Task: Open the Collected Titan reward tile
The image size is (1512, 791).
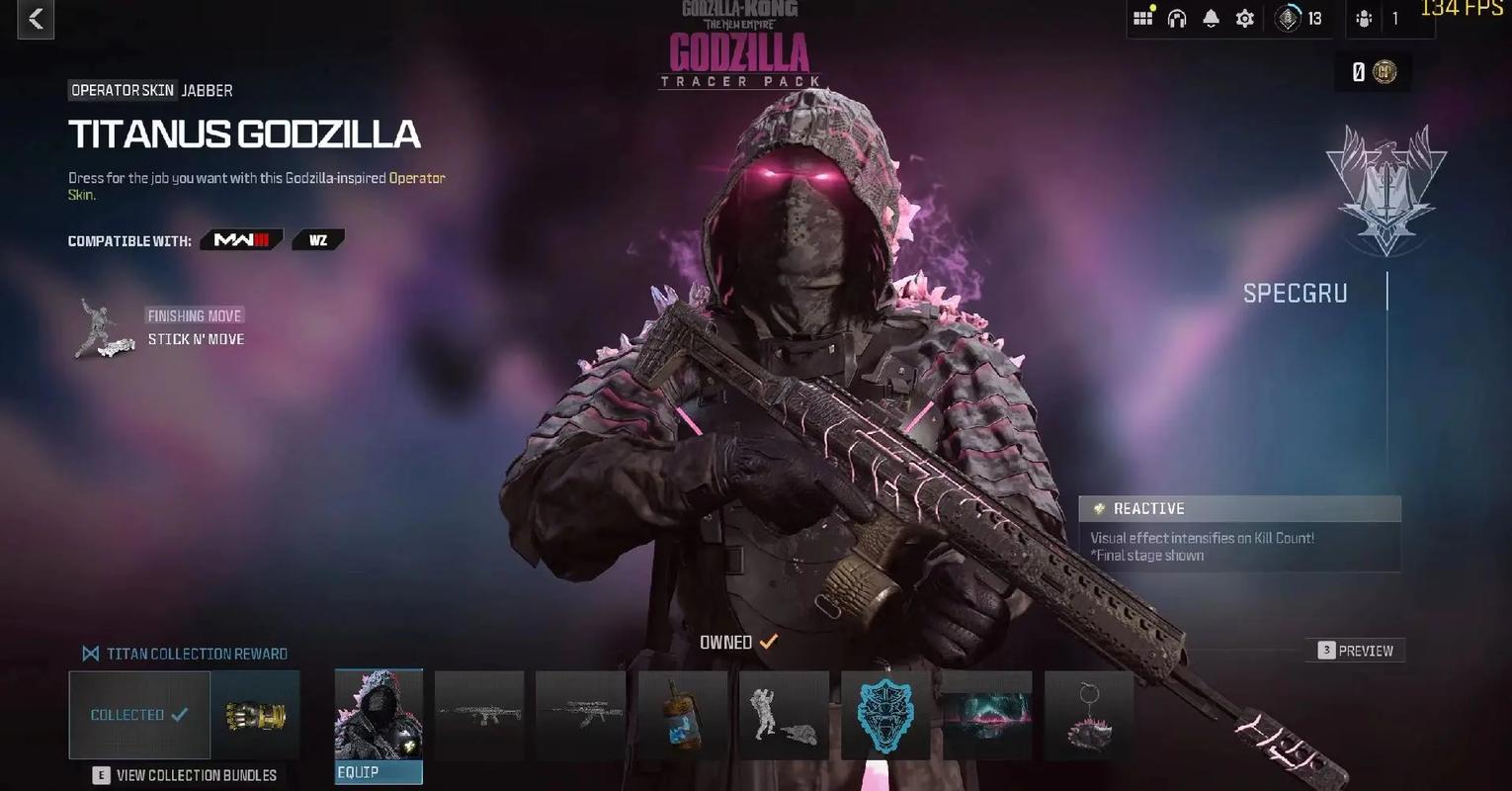Action: pyautogui.click(x=139, y=715)
